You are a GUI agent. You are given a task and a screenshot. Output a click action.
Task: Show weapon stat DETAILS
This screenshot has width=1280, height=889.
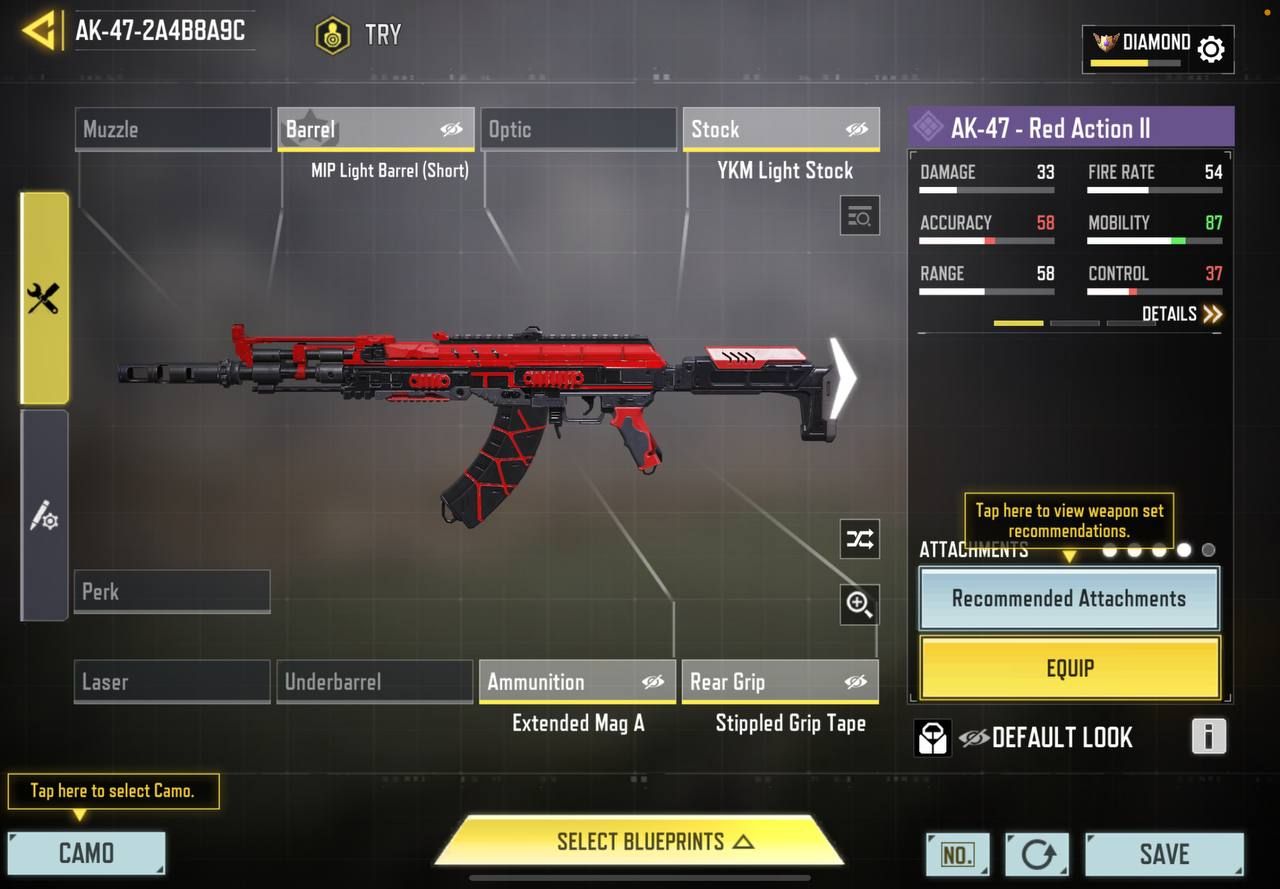pyautogui.click(x=1182, y=314)
